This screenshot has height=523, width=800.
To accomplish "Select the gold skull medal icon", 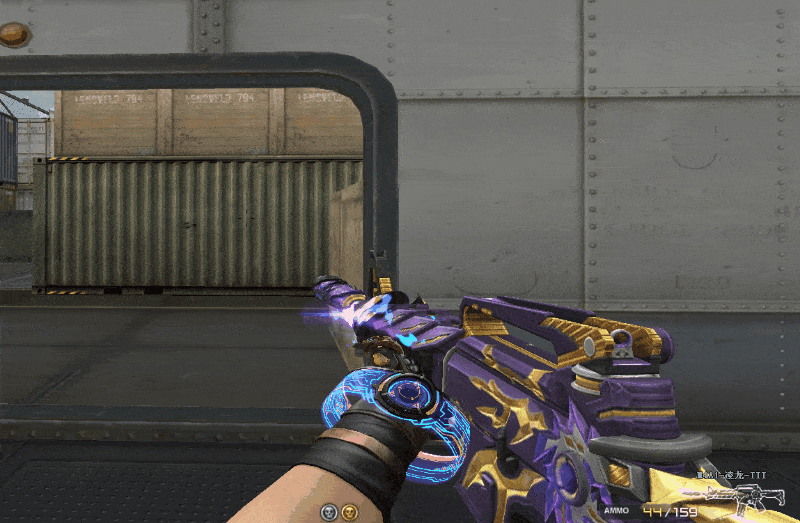I will point(348,512).
